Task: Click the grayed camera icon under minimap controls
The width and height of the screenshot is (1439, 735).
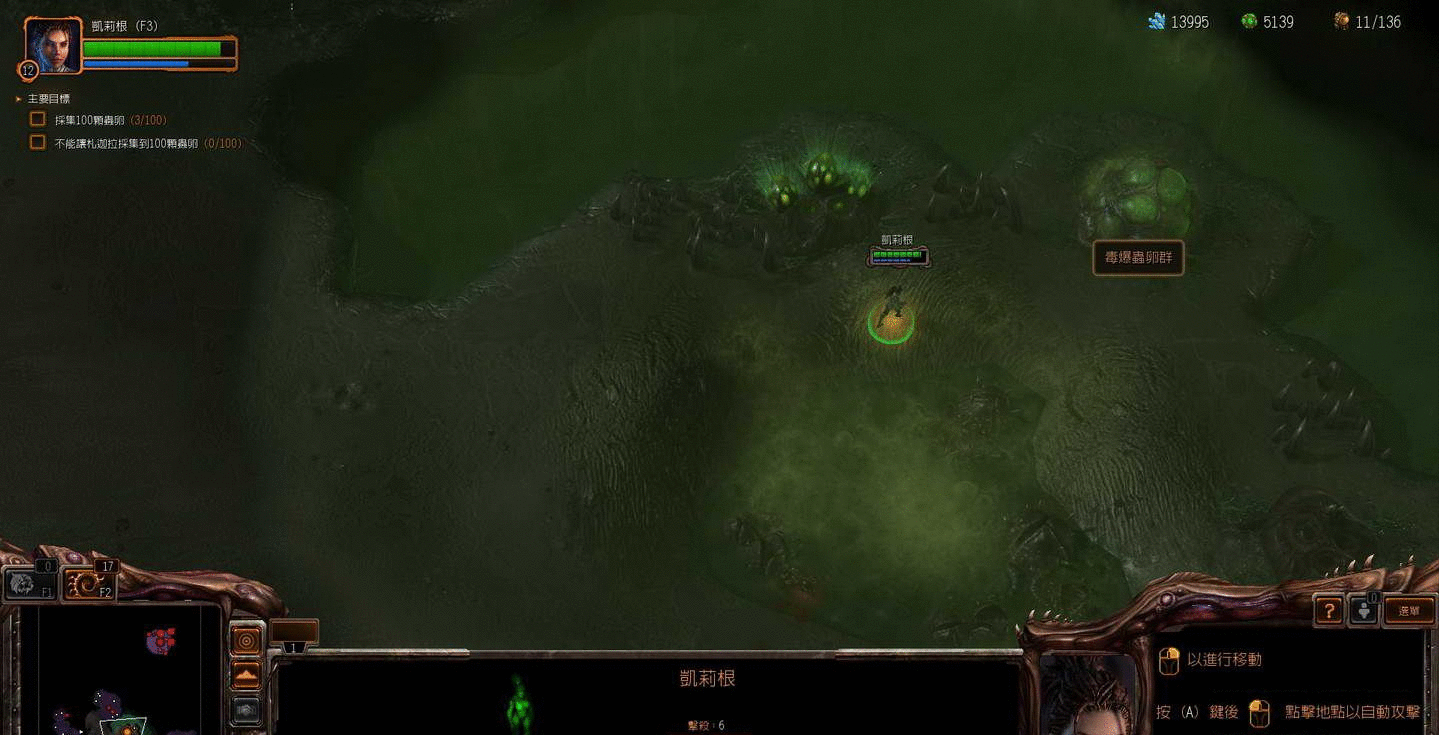Action: pyautogui.click(x=245, y=708)
